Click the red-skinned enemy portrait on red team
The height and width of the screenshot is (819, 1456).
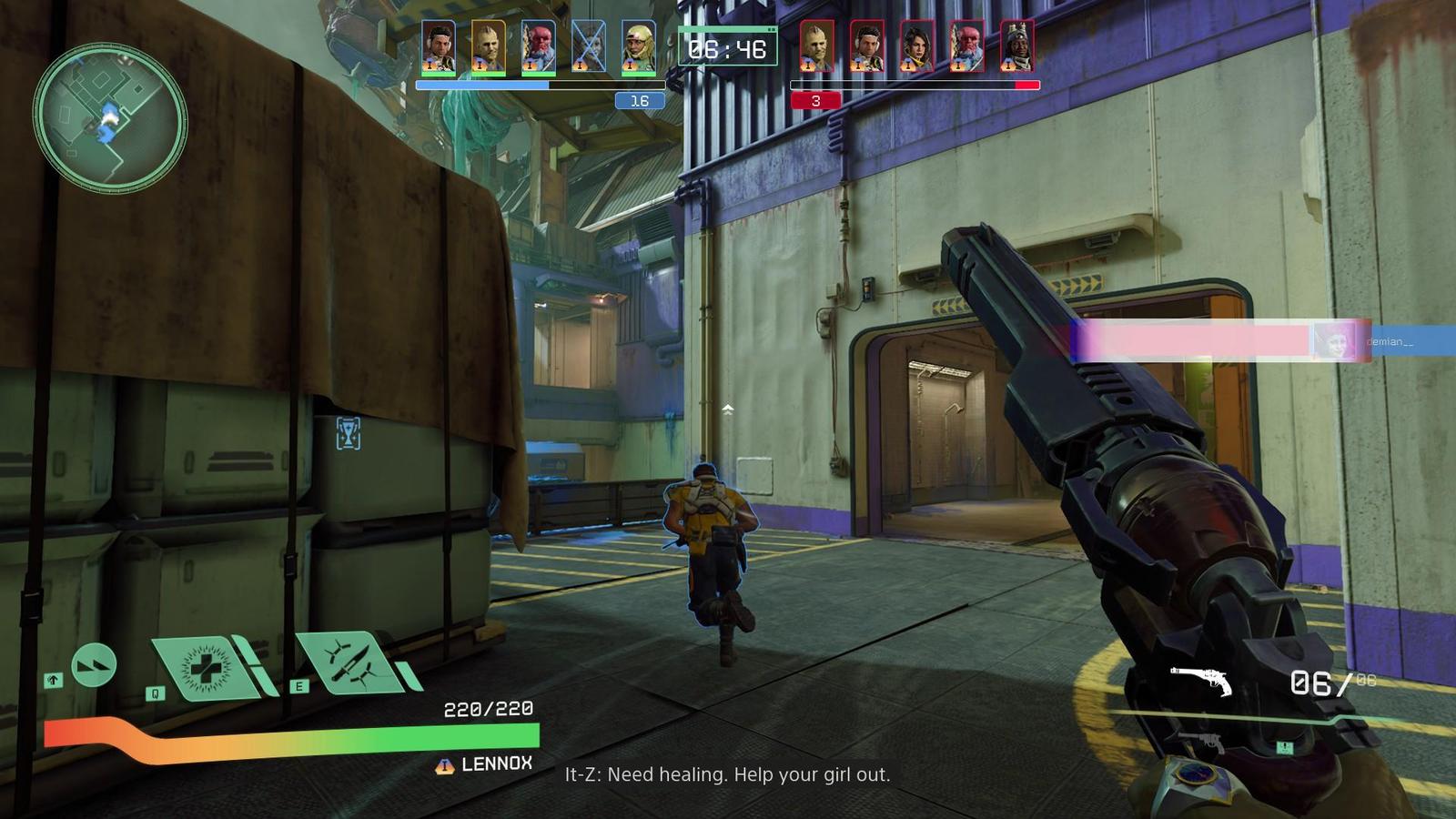[x=966, y=47]
